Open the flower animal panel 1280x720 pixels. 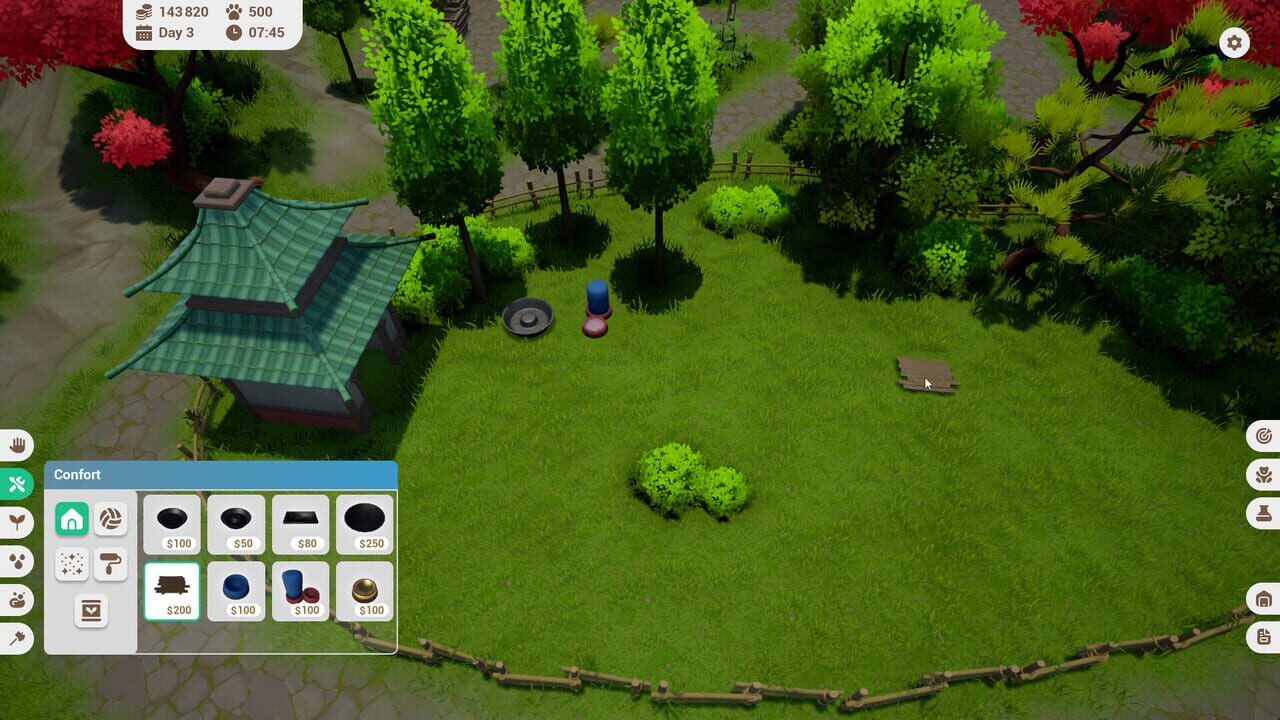1262,475
